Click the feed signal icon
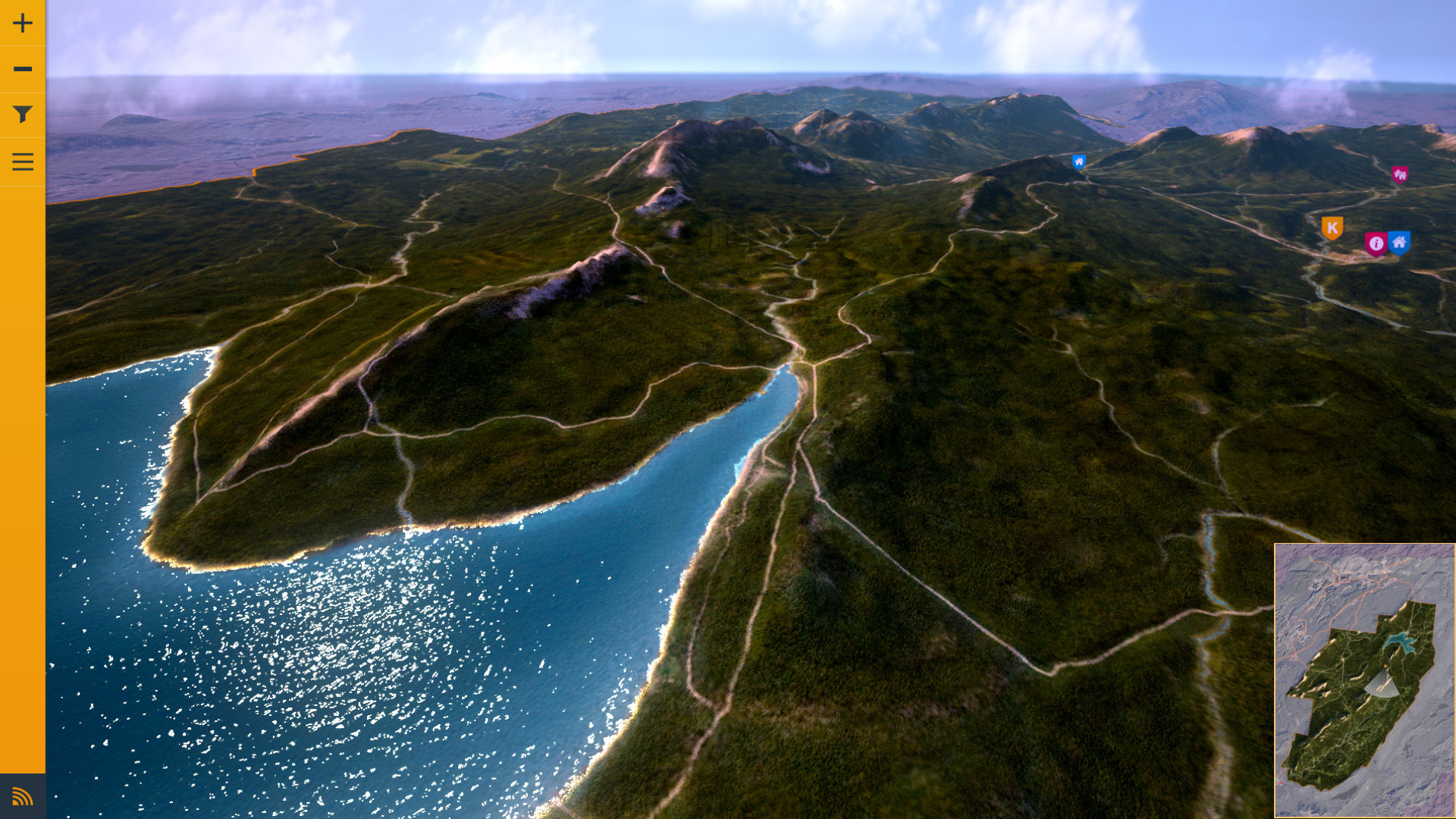Image resolution: width=1456 pixels, height=819 pixels. point(23,796)
